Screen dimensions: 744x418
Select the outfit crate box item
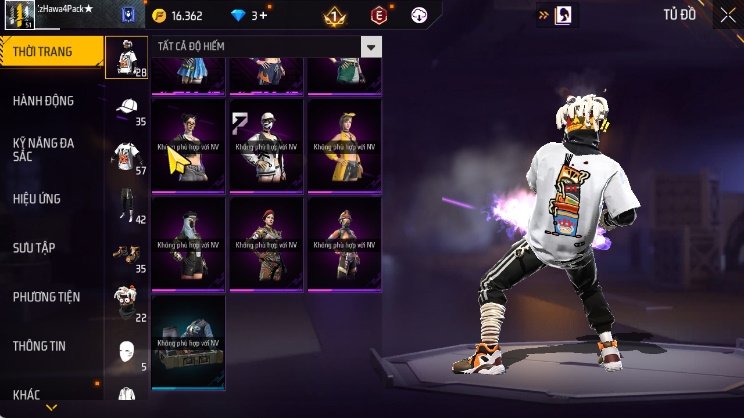pyautogui.click(x=189, y=342)
